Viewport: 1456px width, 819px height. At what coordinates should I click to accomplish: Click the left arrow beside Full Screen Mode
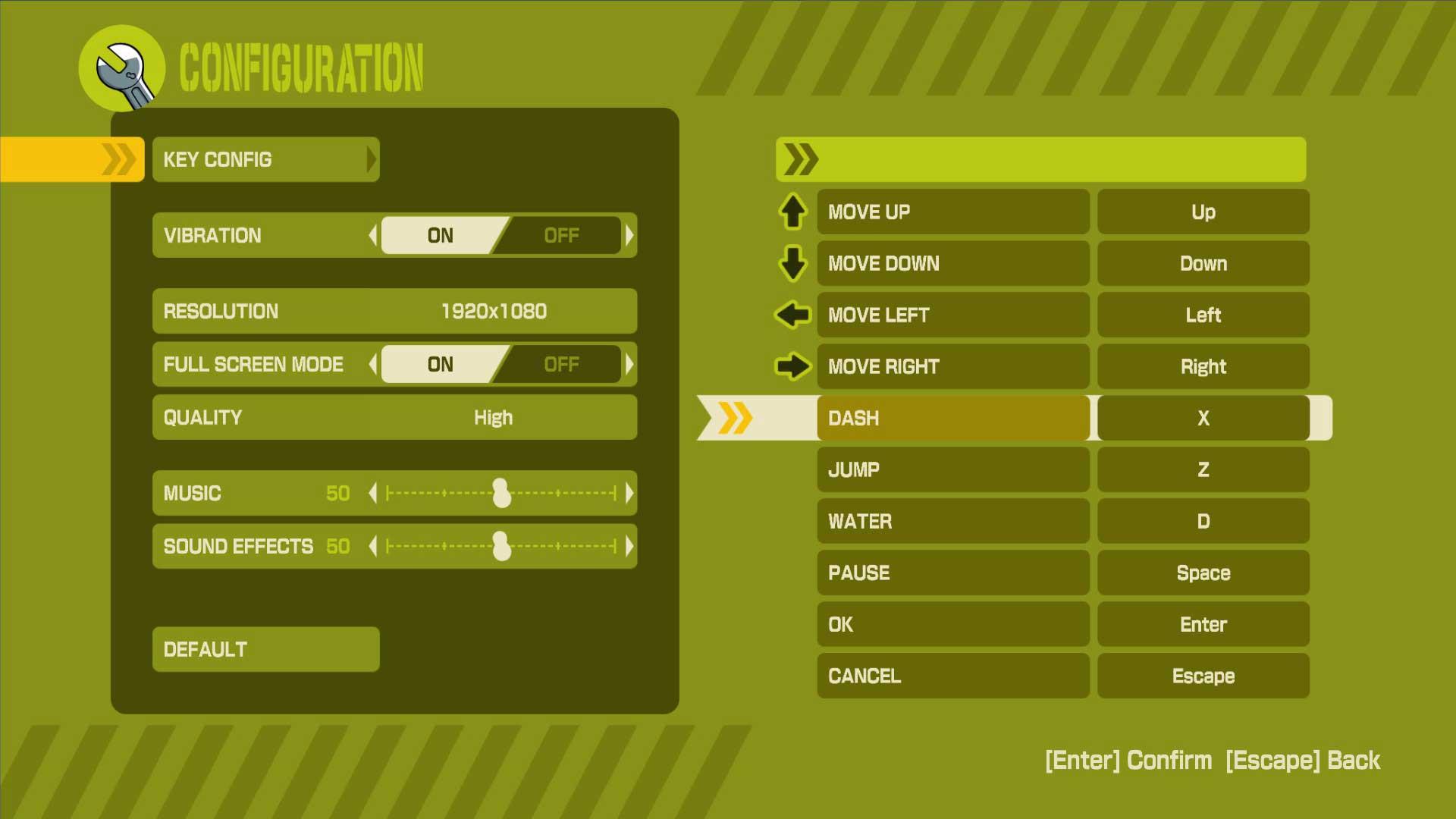373,365
